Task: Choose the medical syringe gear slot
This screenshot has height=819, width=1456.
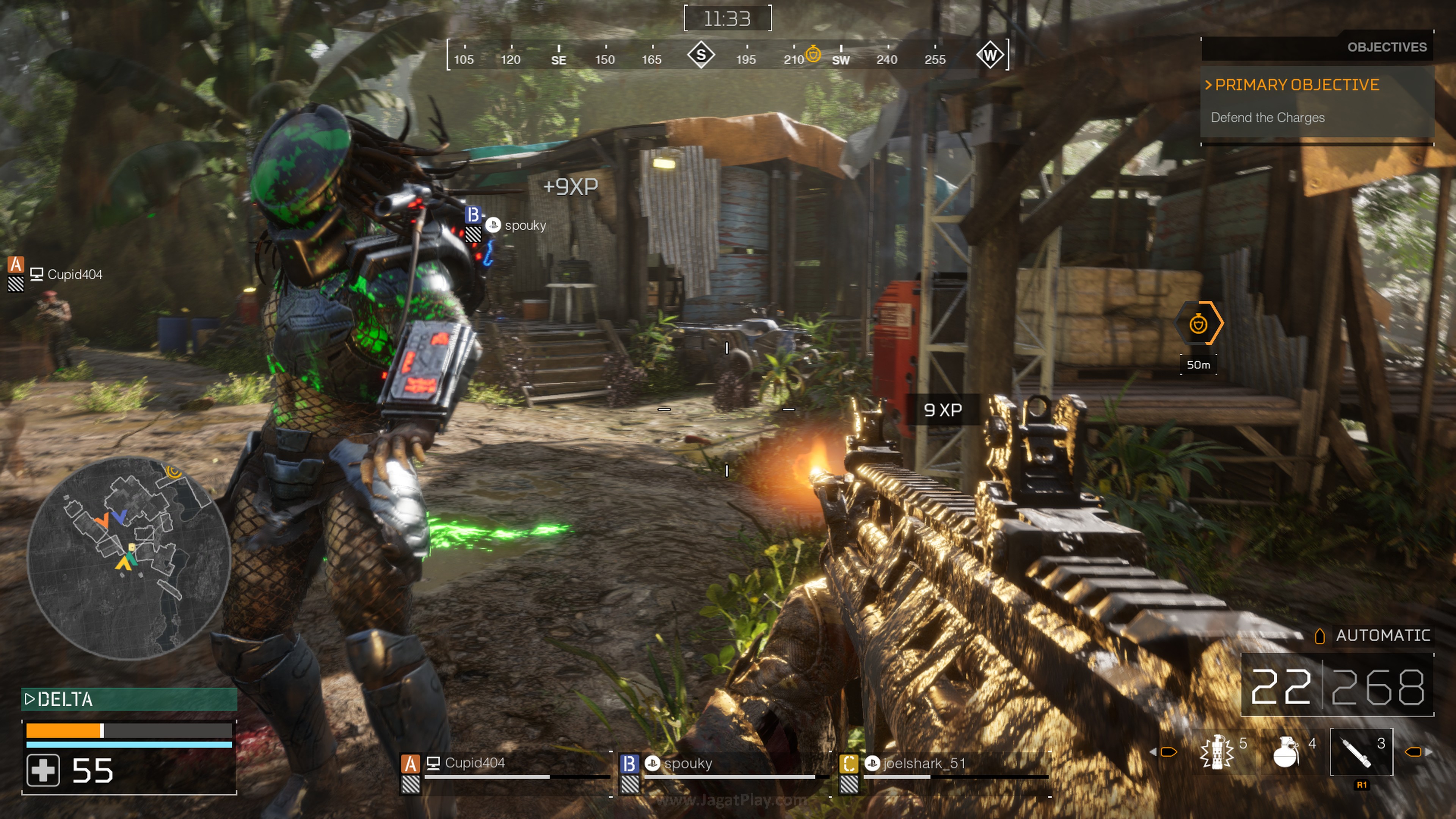Action: [x=1360, y=752]
